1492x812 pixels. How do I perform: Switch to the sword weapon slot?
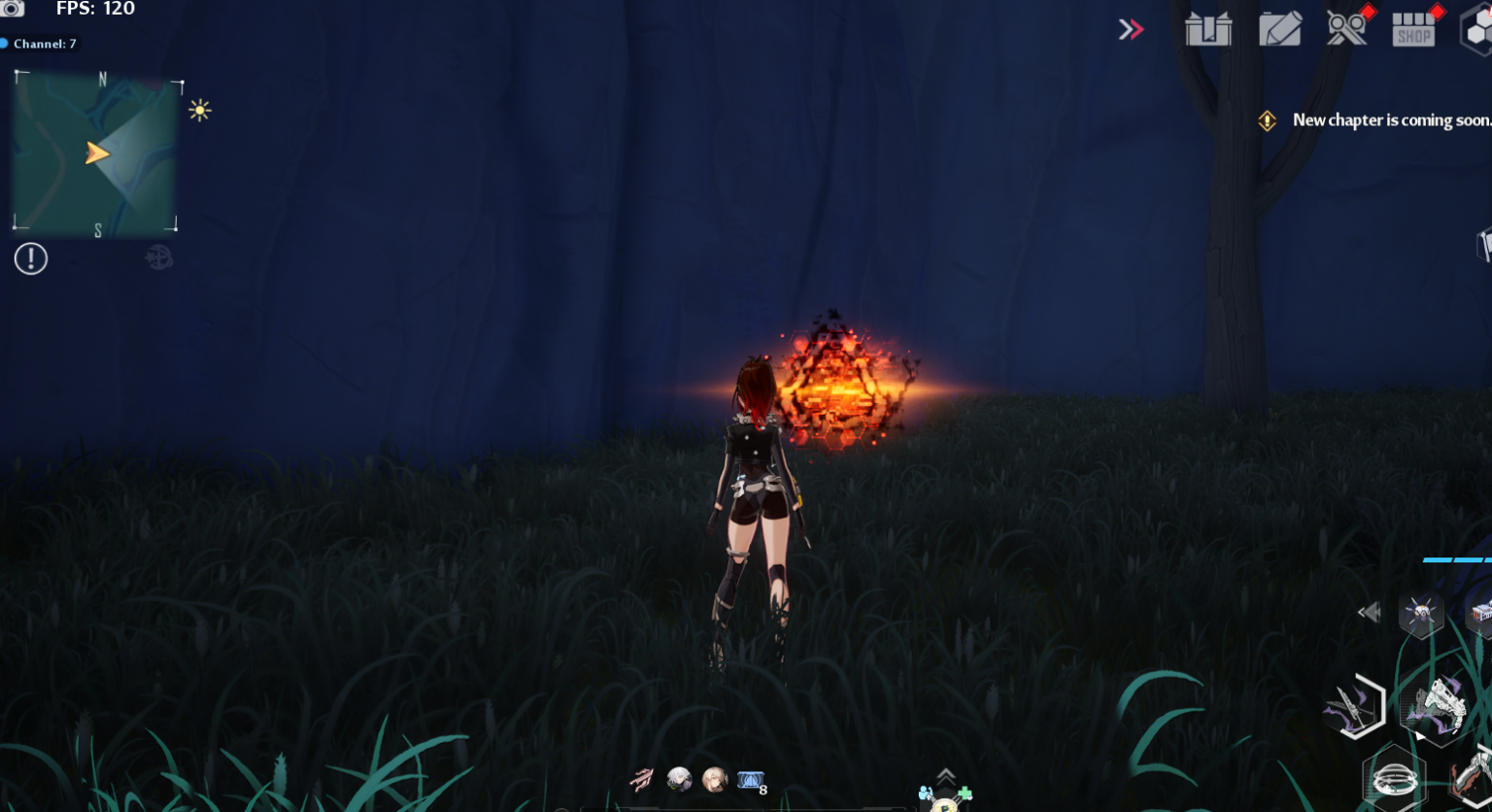coord(1354,707)
